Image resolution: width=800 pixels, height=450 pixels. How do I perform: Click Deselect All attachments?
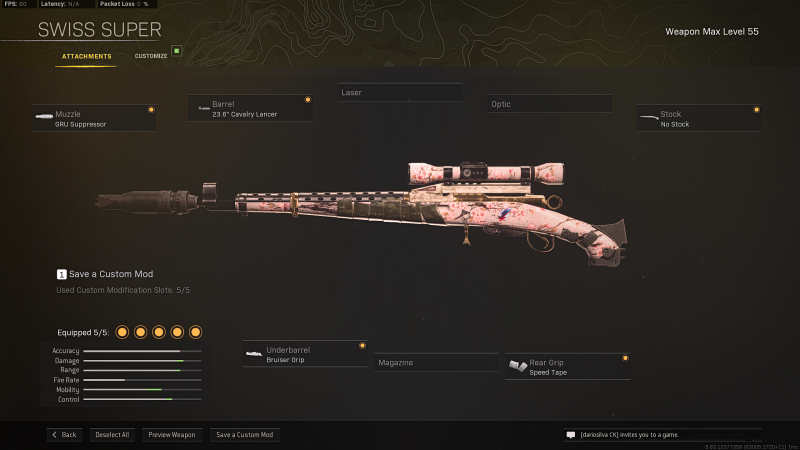112,435
